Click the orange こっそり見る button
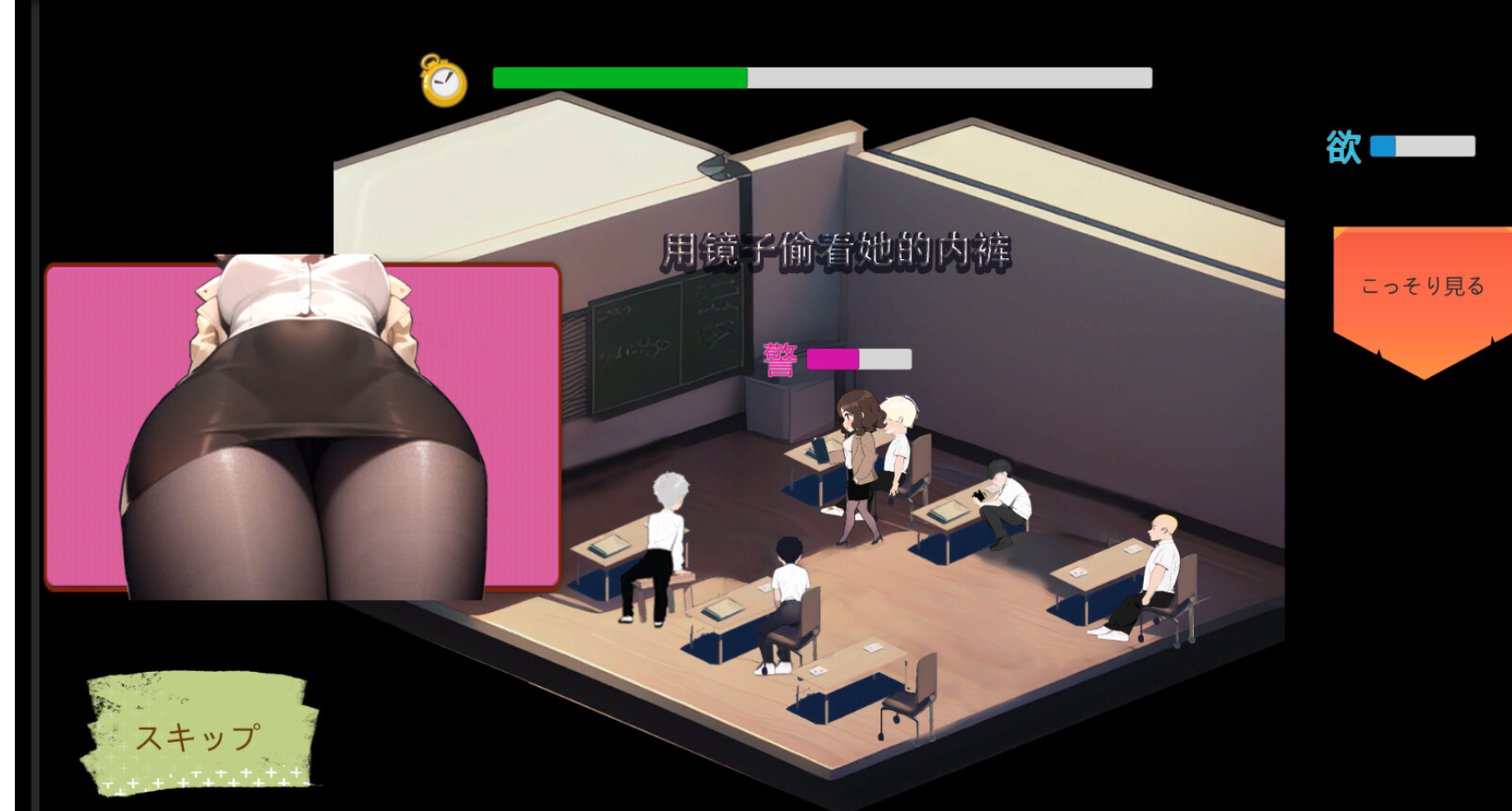This screenshot has height=811, width=1512. click(1422, 289)
